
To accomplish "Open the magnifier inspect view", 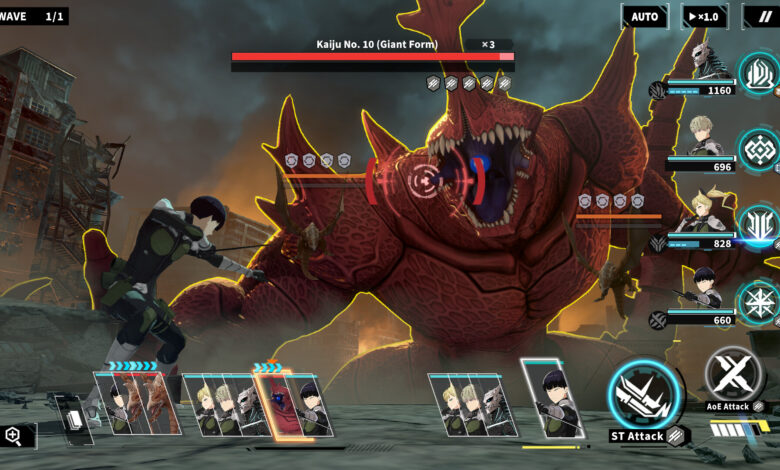I will click(13, 435).
